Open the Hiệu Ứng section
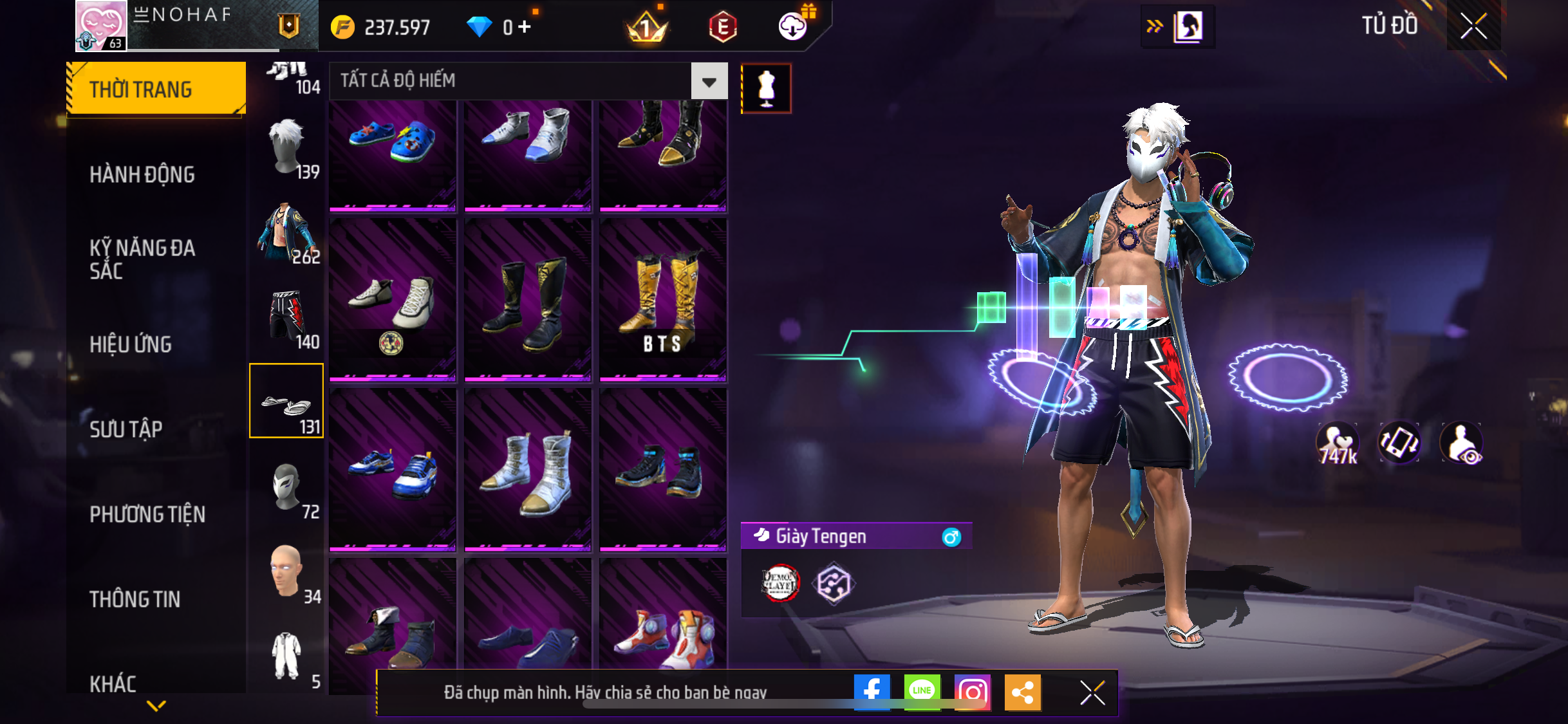This screenshot has width=1568, height=724. point(131,344)
